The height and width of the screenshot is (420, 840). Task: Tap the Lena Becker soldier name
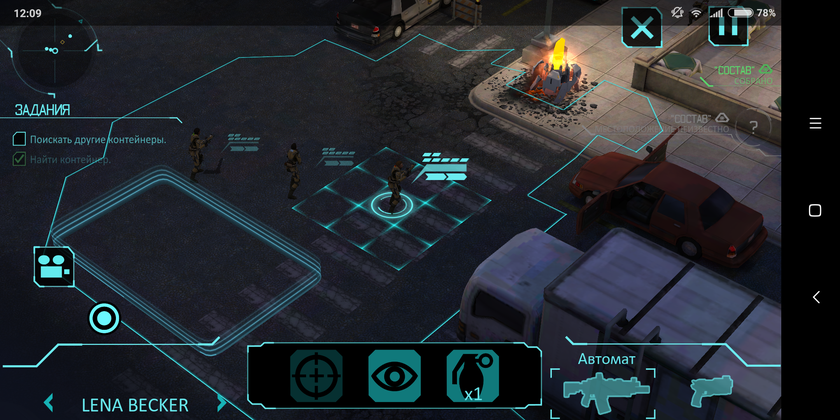tap(135, 405)
